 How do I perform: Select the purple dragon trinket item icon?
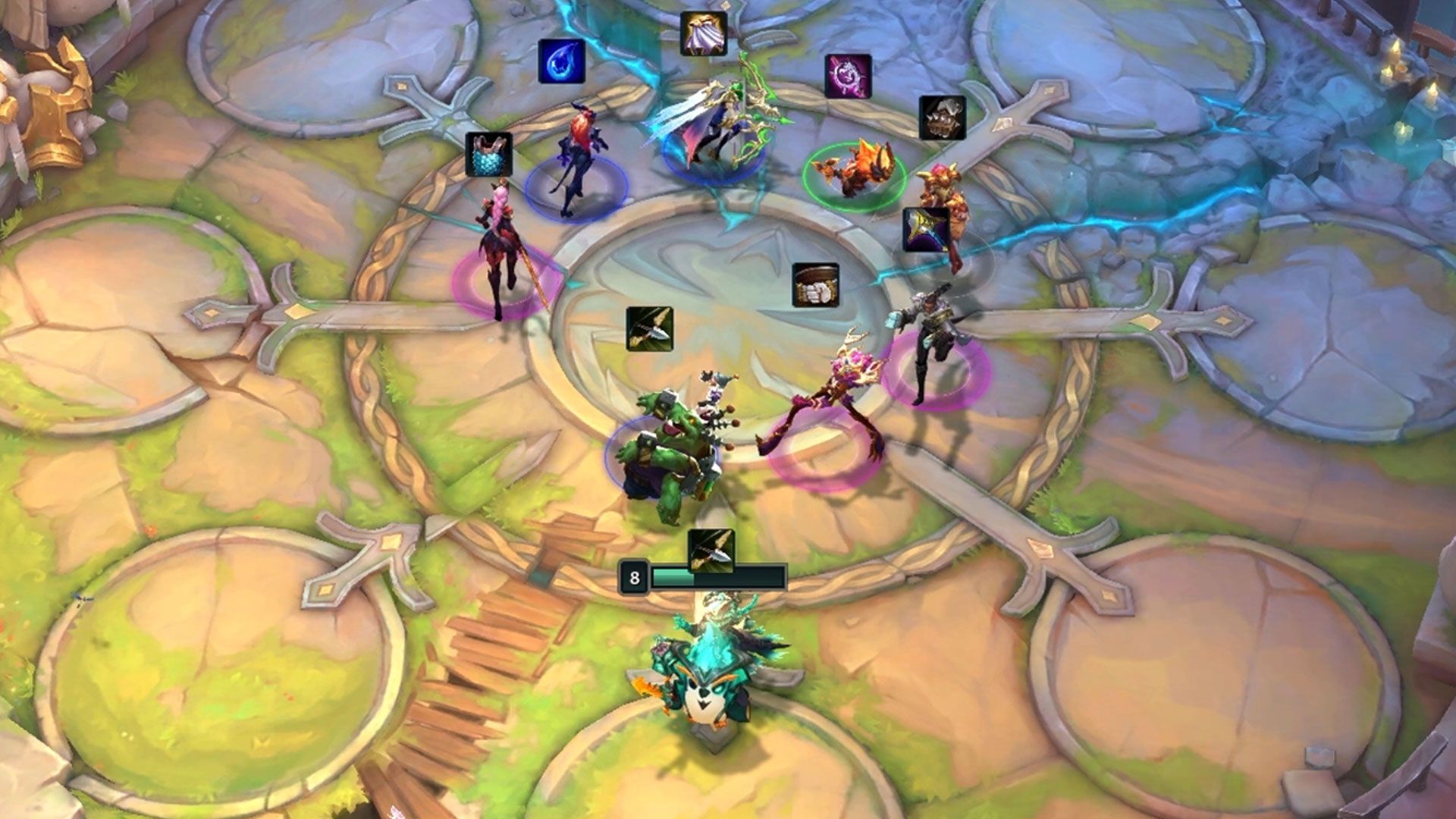click(849, 76)
